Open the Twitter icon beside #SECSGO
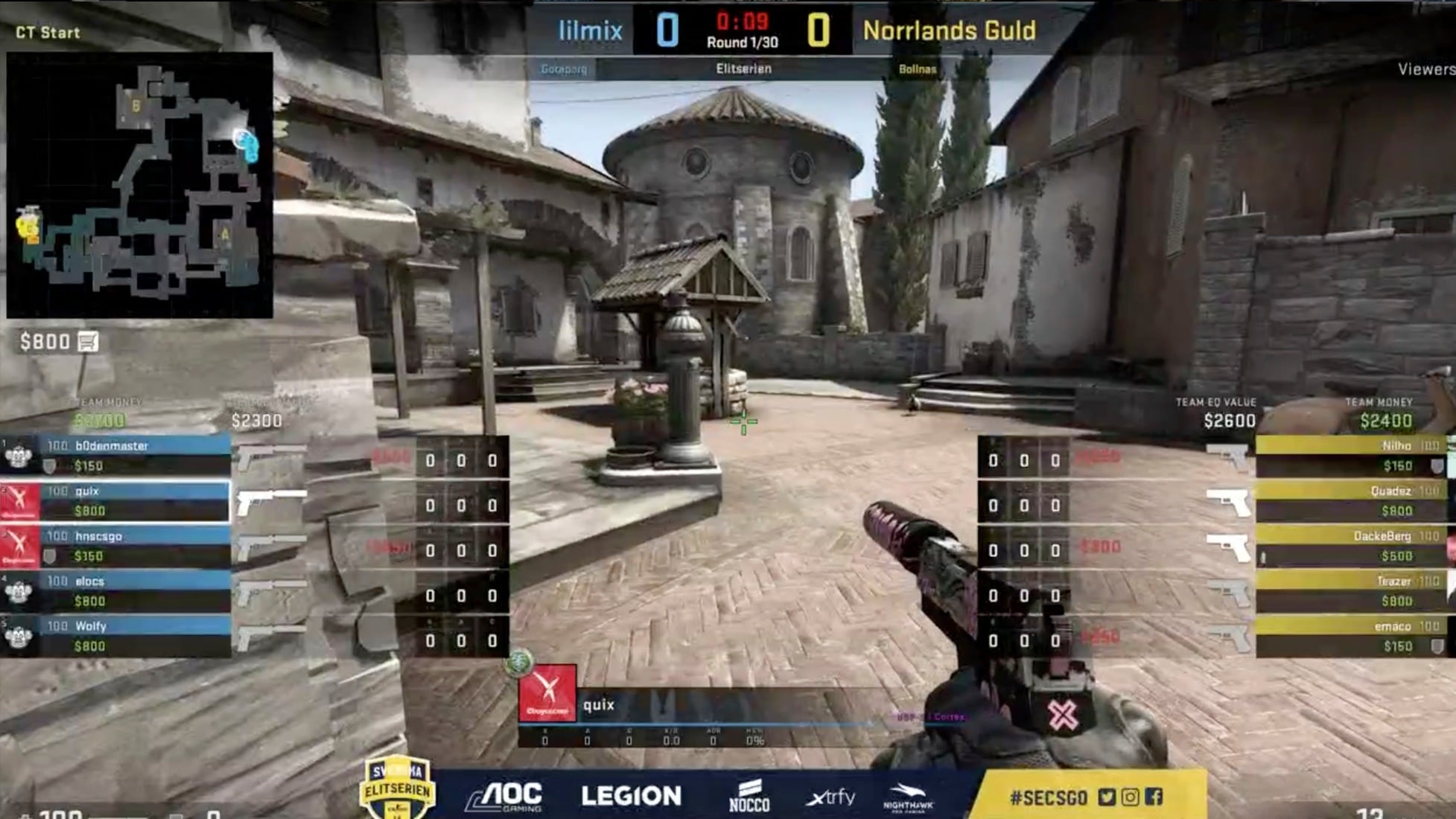The height and width of the screenshot is (819, 1456). pos(1108,795)
